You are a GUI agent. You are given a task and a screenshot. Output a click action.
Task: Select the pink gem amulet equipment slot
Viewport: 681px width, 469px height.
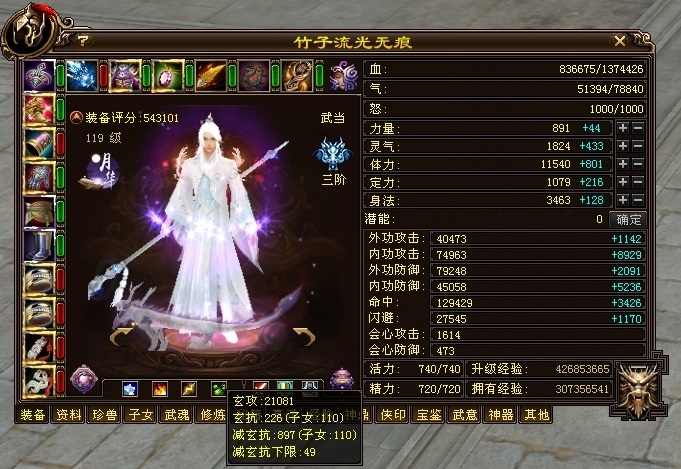click(x=168, y=75)
